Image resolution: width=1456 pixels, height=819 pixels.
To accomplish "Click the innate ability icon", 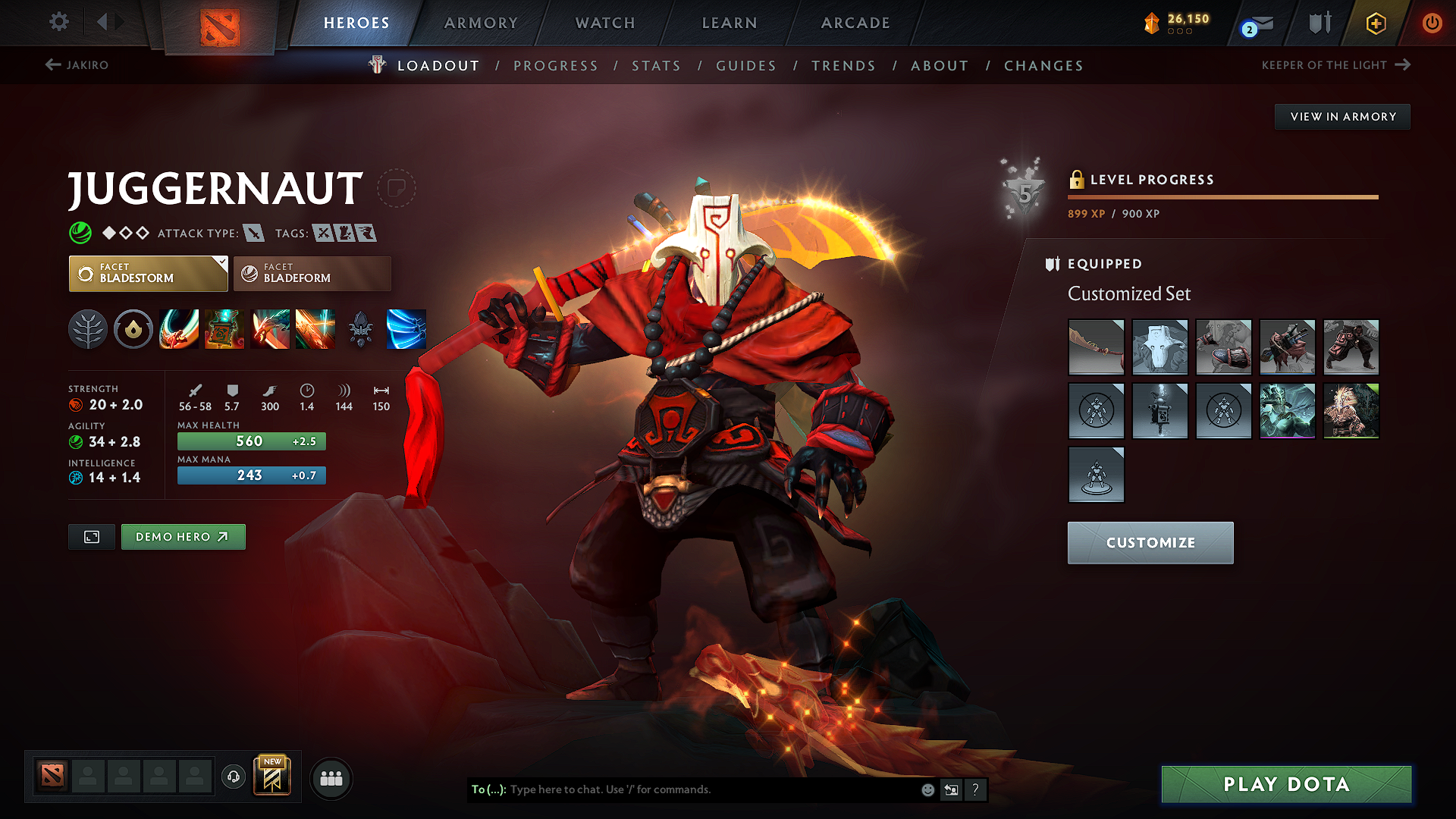I will [x=133, y=329].
